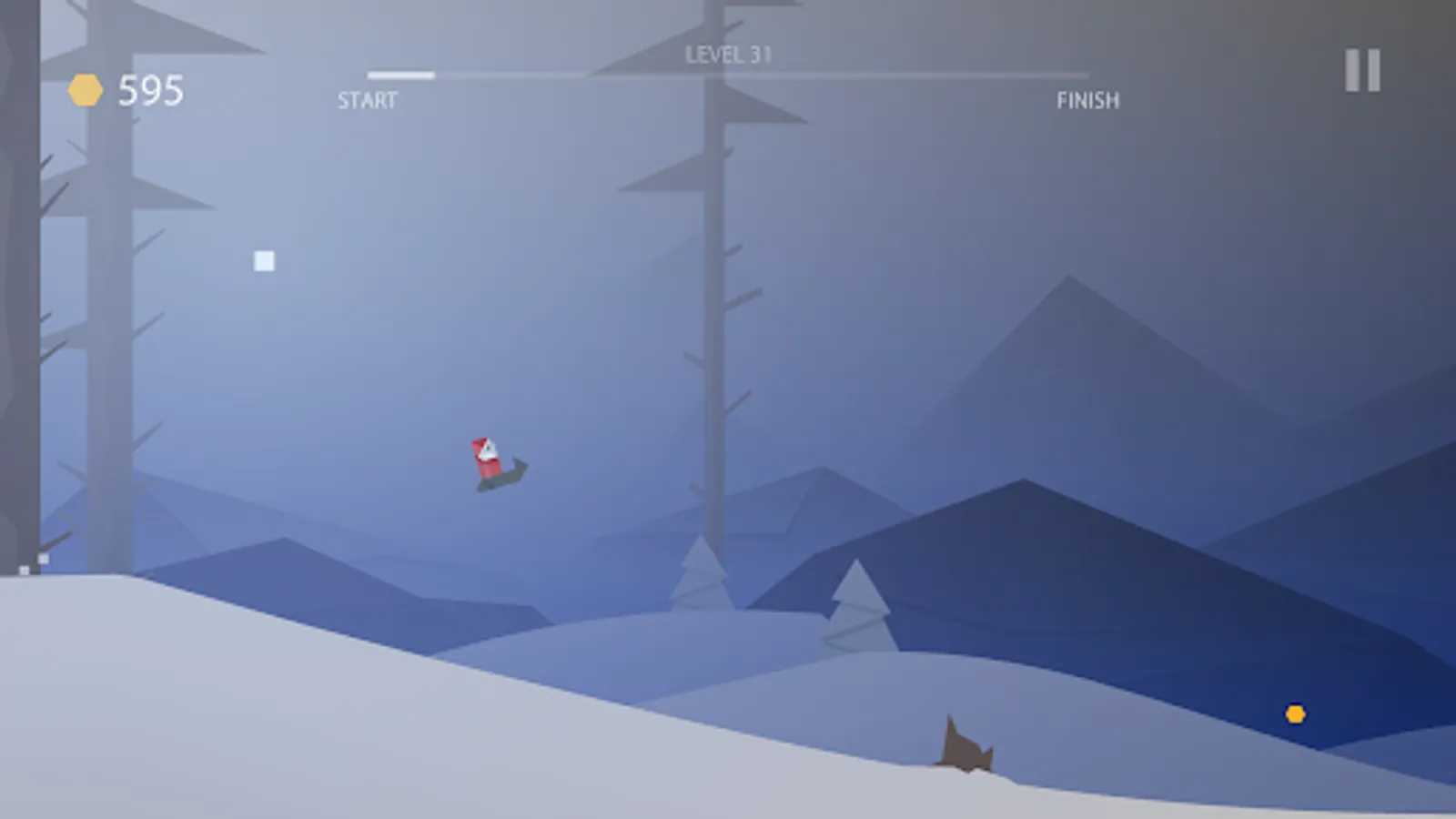
Task: Click the coin count showing 595
Action: [x=153, y=88]
